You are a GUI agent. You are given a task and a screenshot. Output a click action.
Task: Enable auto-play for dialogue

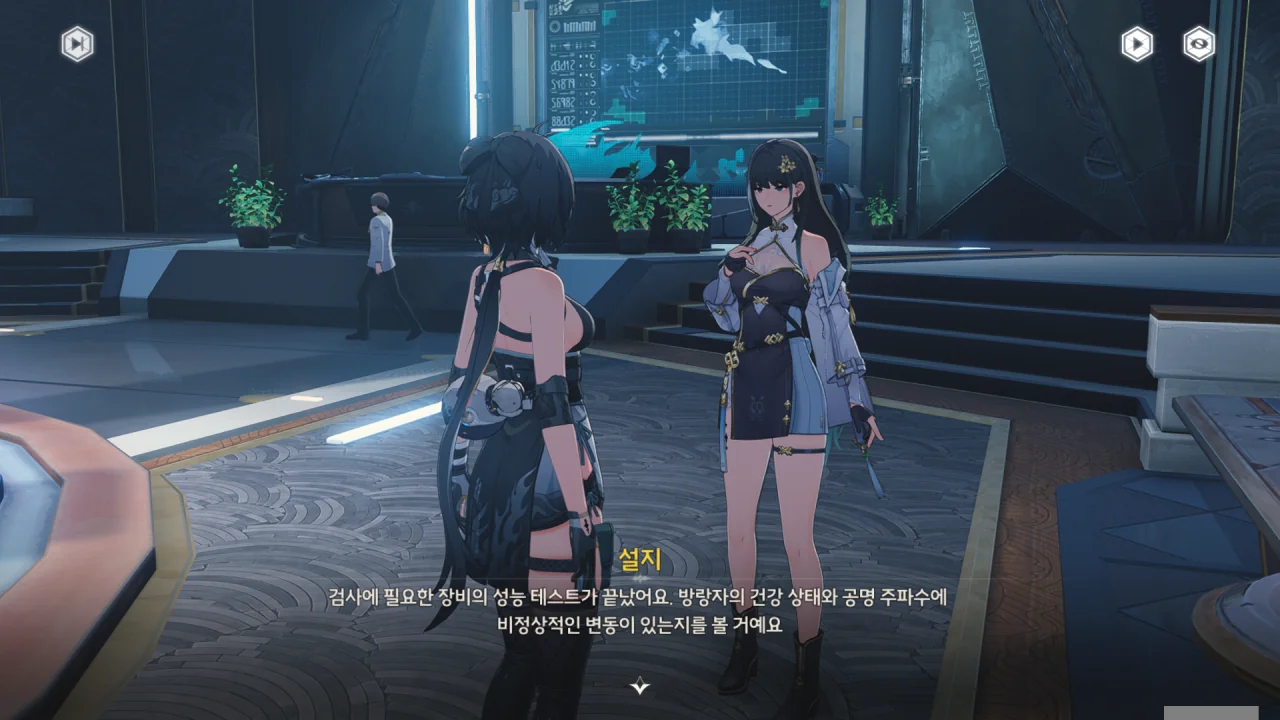click(1136, 44)
